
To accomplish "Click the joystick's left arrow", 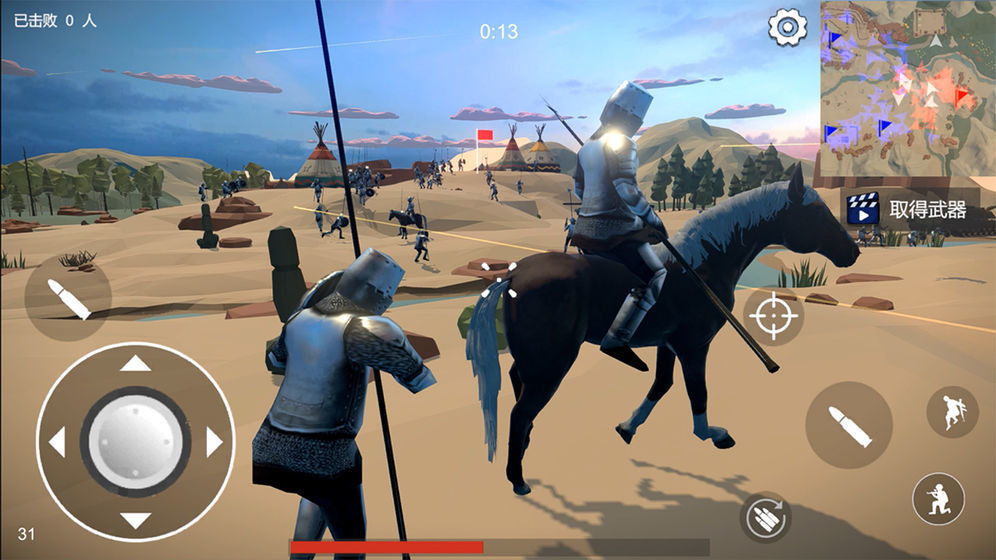I will click(x=57, y=442).
